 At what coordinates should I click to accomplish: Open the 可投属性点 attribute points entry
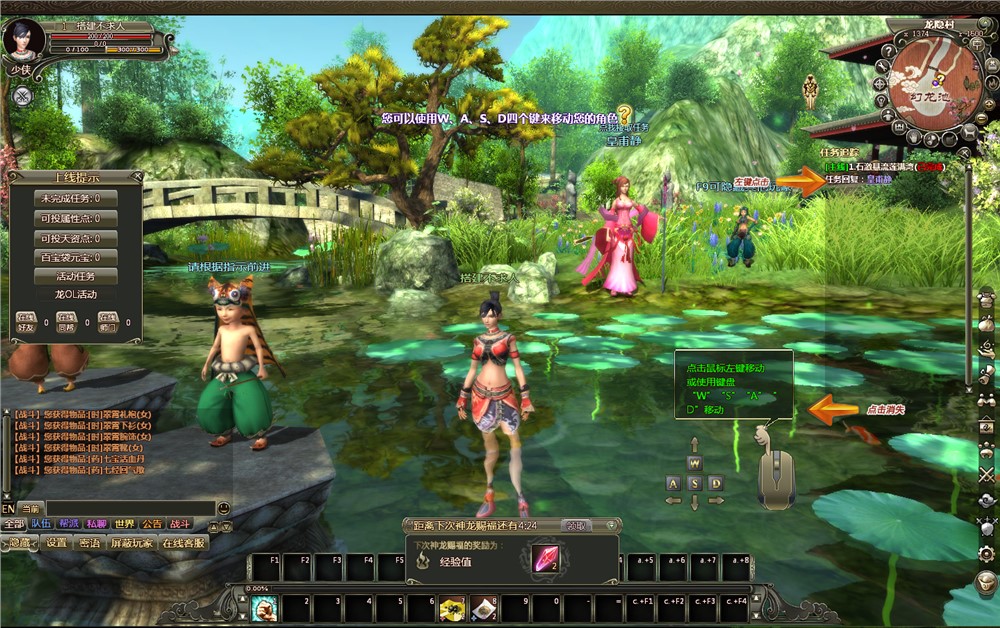click(x=75, y=218)
